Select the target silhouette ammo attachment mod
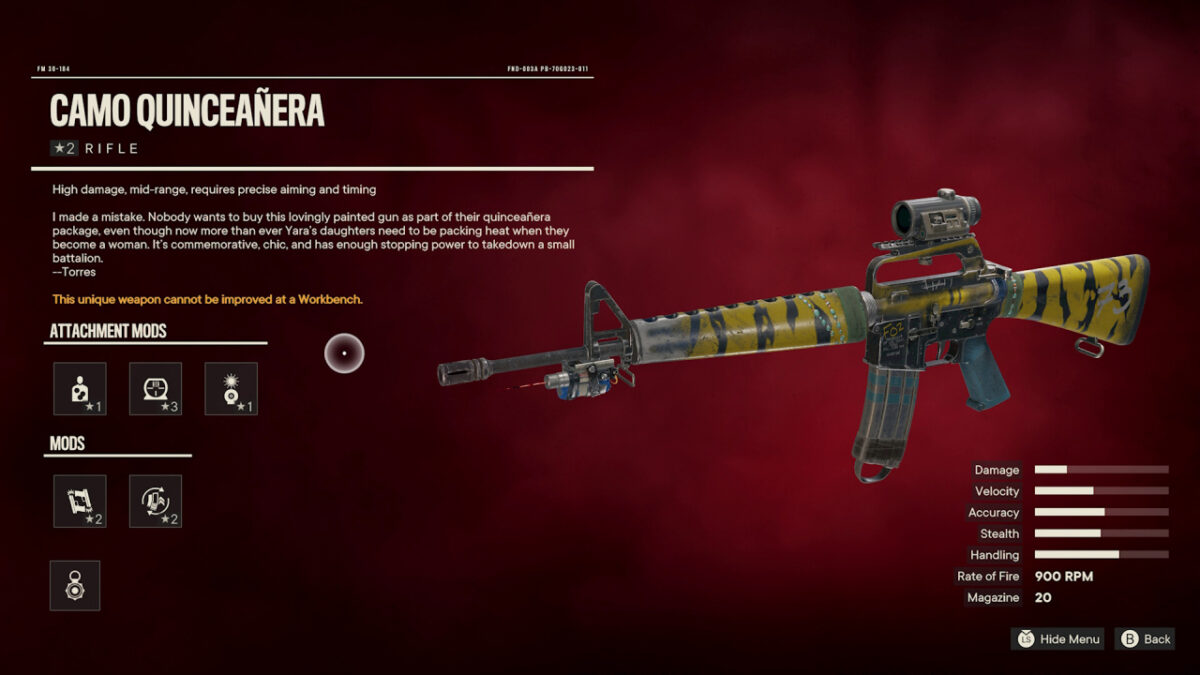The image size is (1200, 675). [79, 389]
